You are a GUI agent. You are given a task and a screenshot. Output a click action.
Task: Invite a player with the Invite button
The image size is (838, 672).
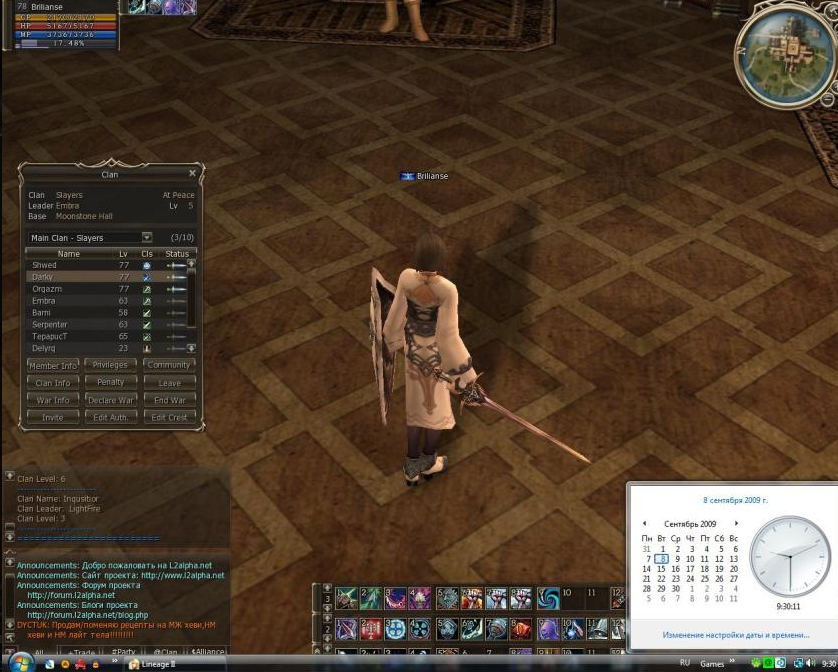coord(53,417)
